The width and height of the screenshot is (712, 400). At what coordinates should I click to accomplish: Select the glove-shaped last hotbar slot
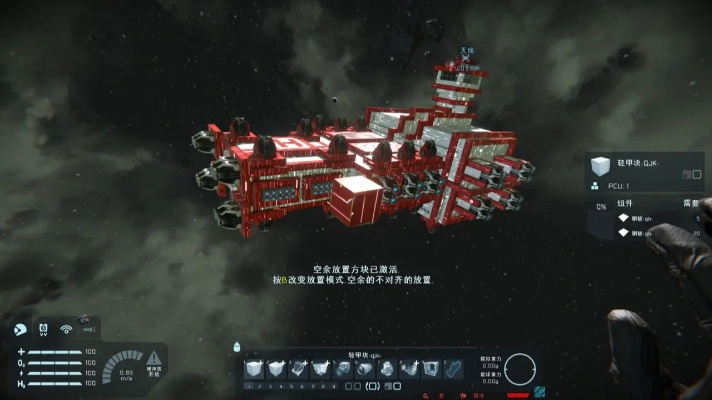coord(453,369)
